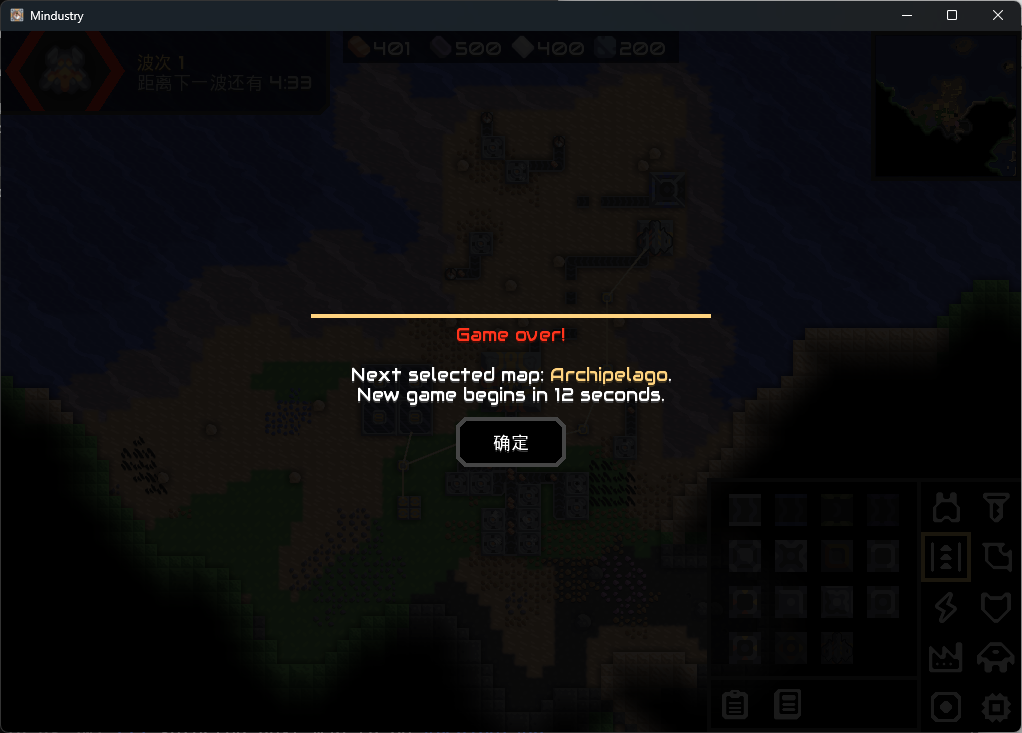Switch to the units category
The height and width of the screenshot is (733, 1022).
point(995,657)
